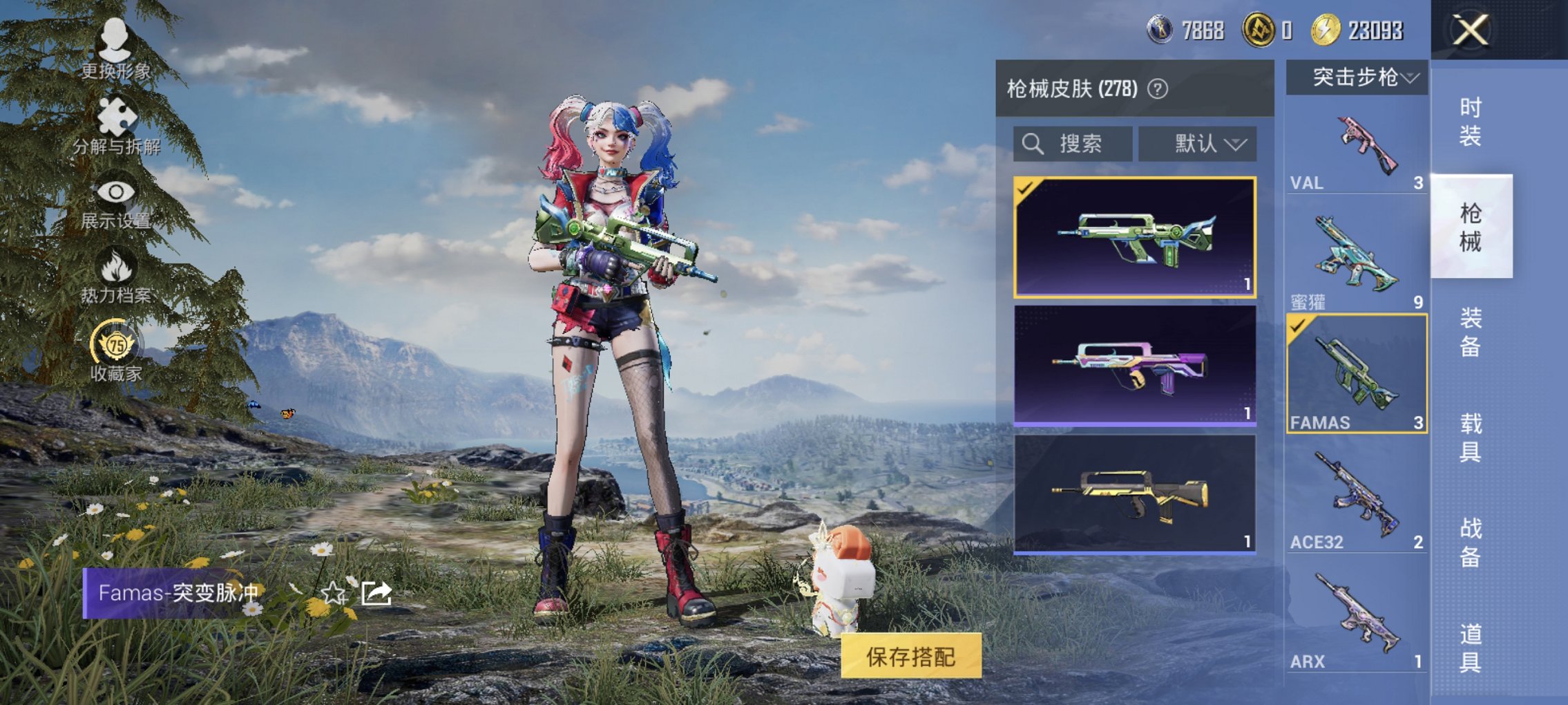Viewport: 1568px width, 705px height.
Task: Open the 突击步枪 weapon category dropdown
Action: 1355,78
